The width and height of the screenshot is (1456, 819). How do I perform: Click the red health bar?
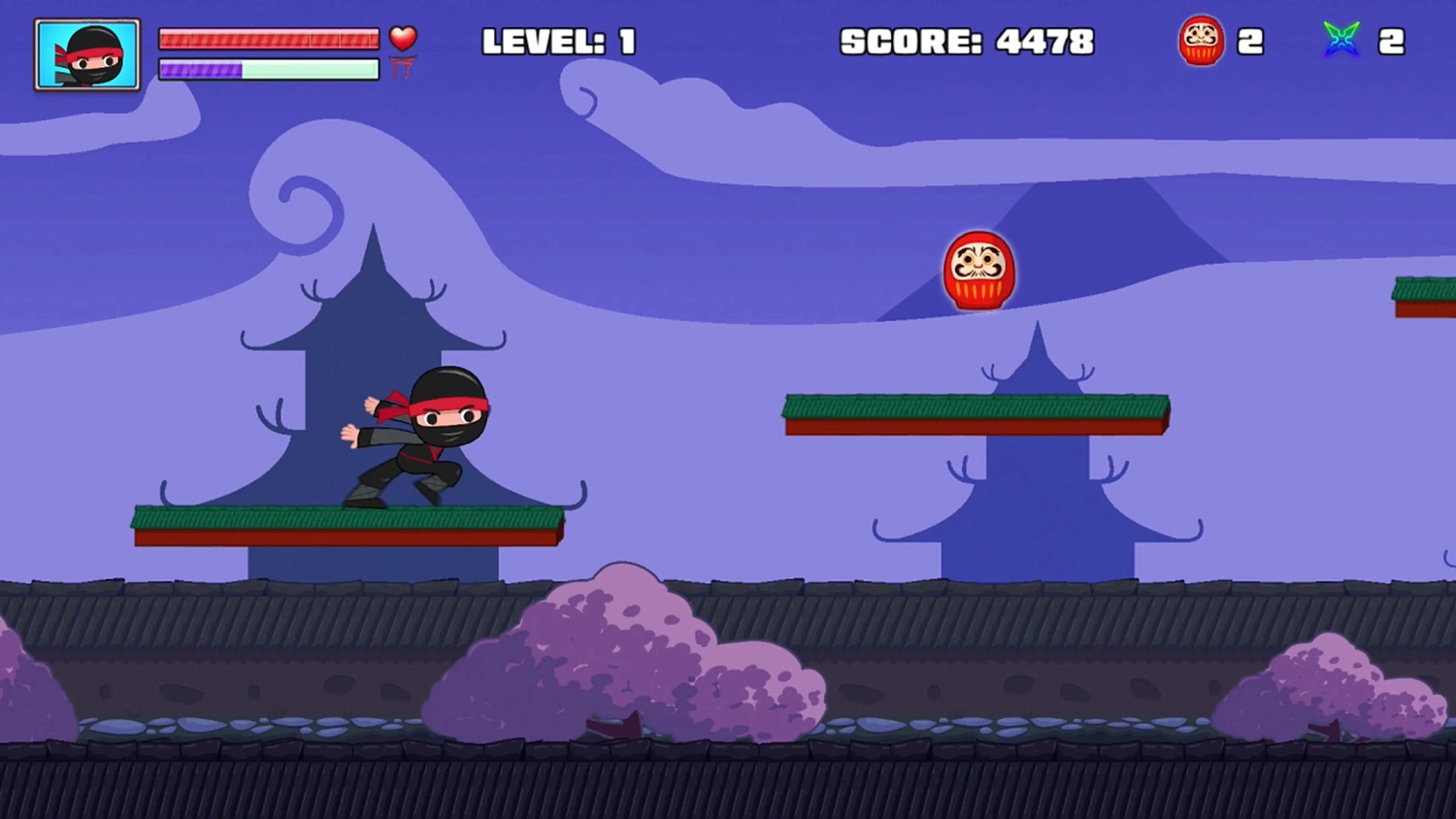coord(269,39)
